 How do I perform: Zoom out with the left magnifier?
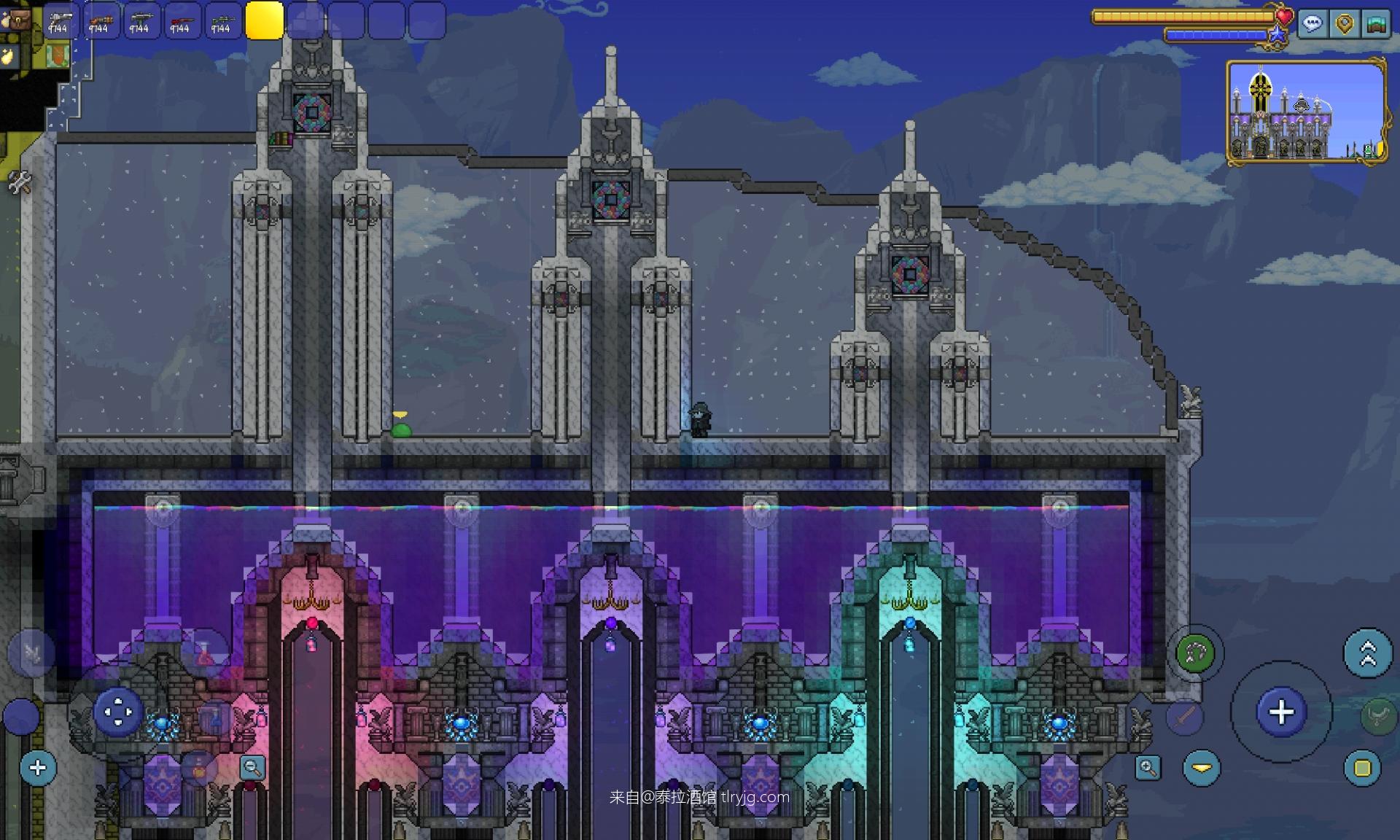[x=252, y=767]
